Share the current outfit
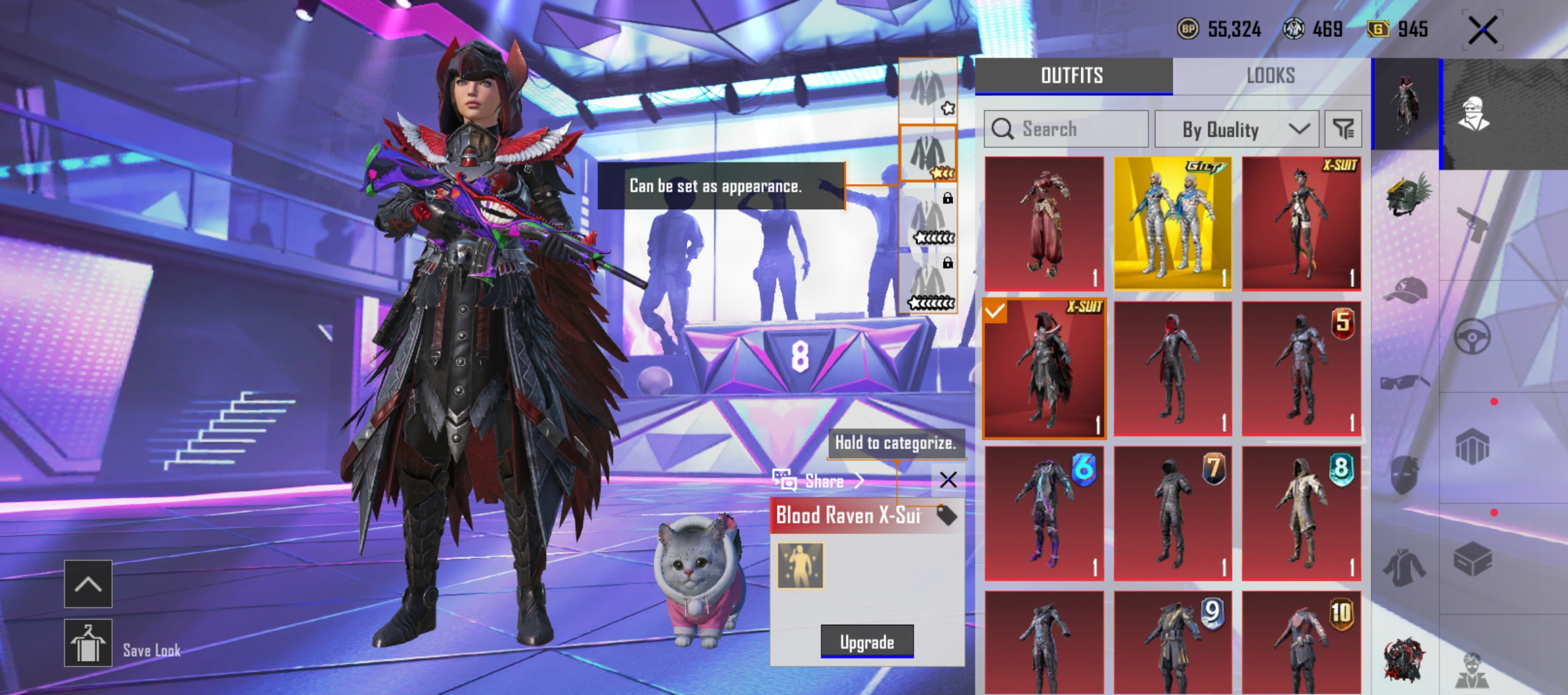Screen dimensions: 1568x695 [817, 480]
